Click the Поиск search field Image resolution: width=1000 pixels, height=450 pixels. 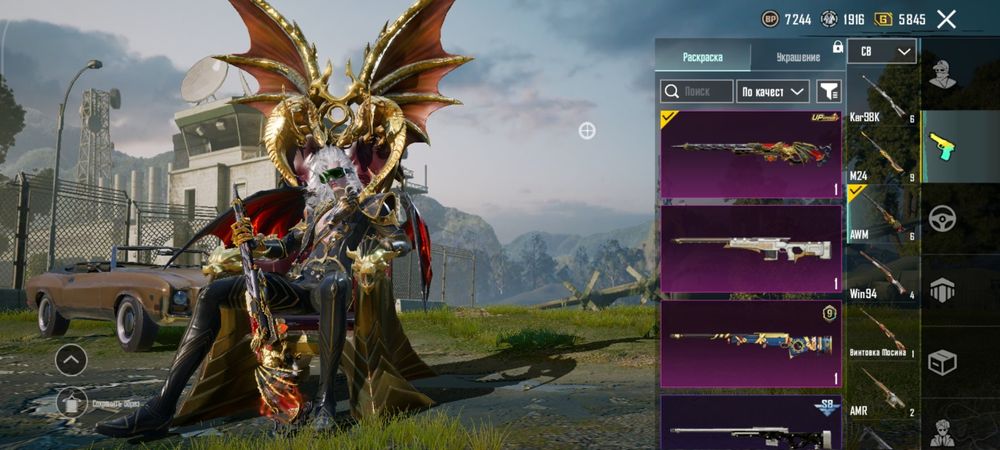697,91
